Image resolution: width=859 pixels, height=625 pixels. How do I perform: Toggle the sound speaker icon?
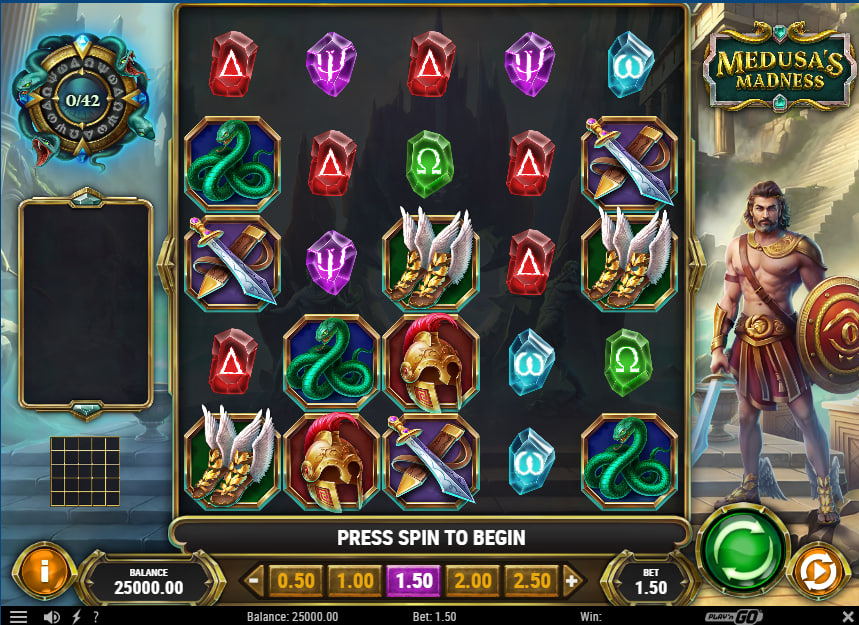point(51,617)
